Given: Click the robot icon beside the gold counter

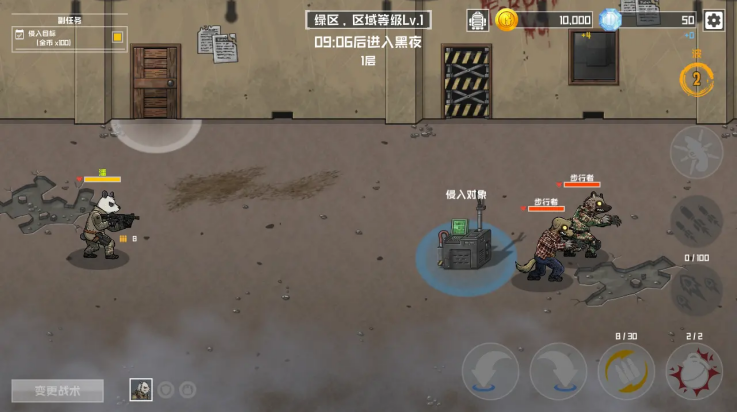Looking at the screenshot, I should point(478,20).
